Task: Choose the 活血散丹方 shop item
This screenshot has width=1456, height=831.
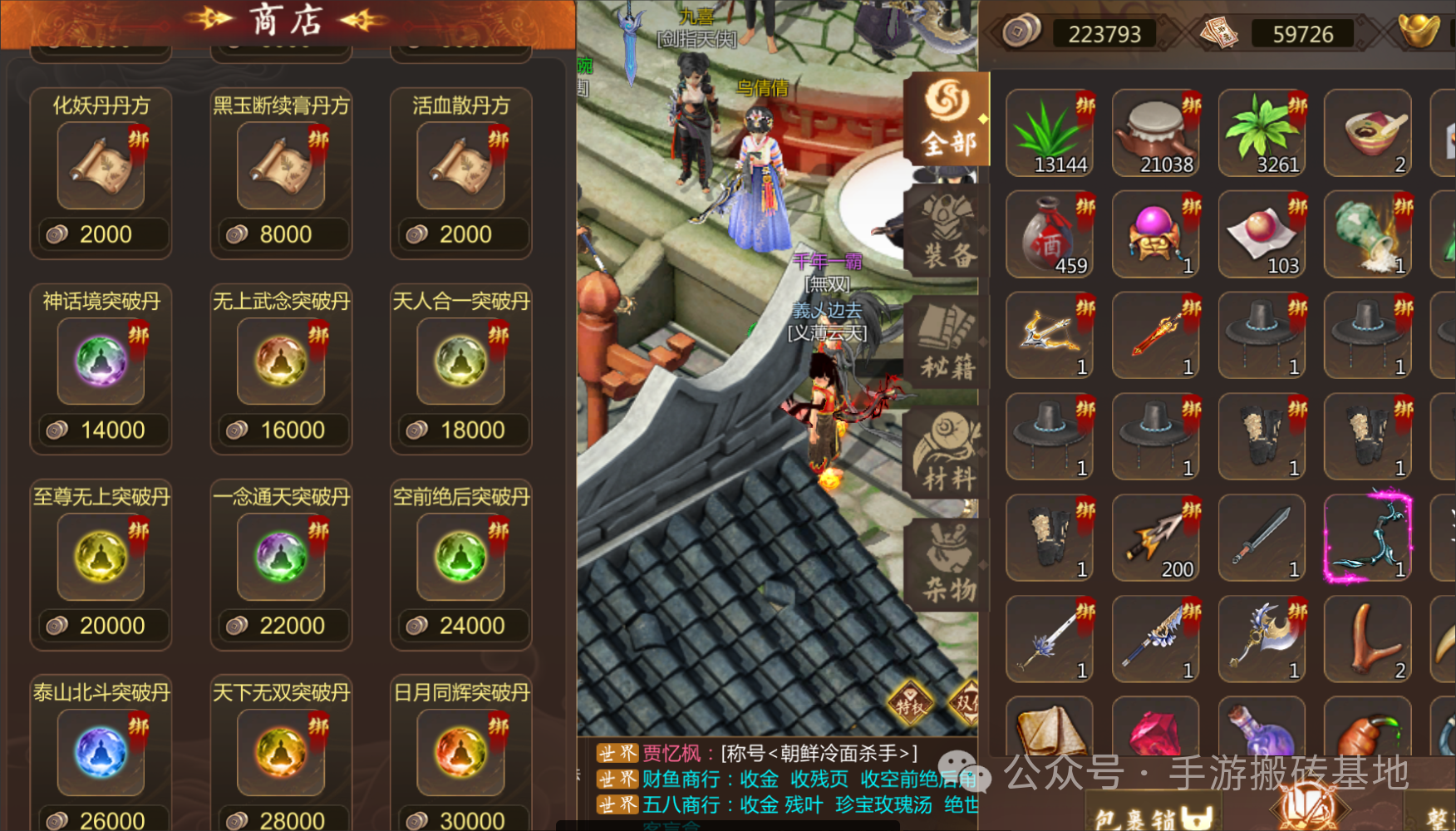Action: coord(460,165)
